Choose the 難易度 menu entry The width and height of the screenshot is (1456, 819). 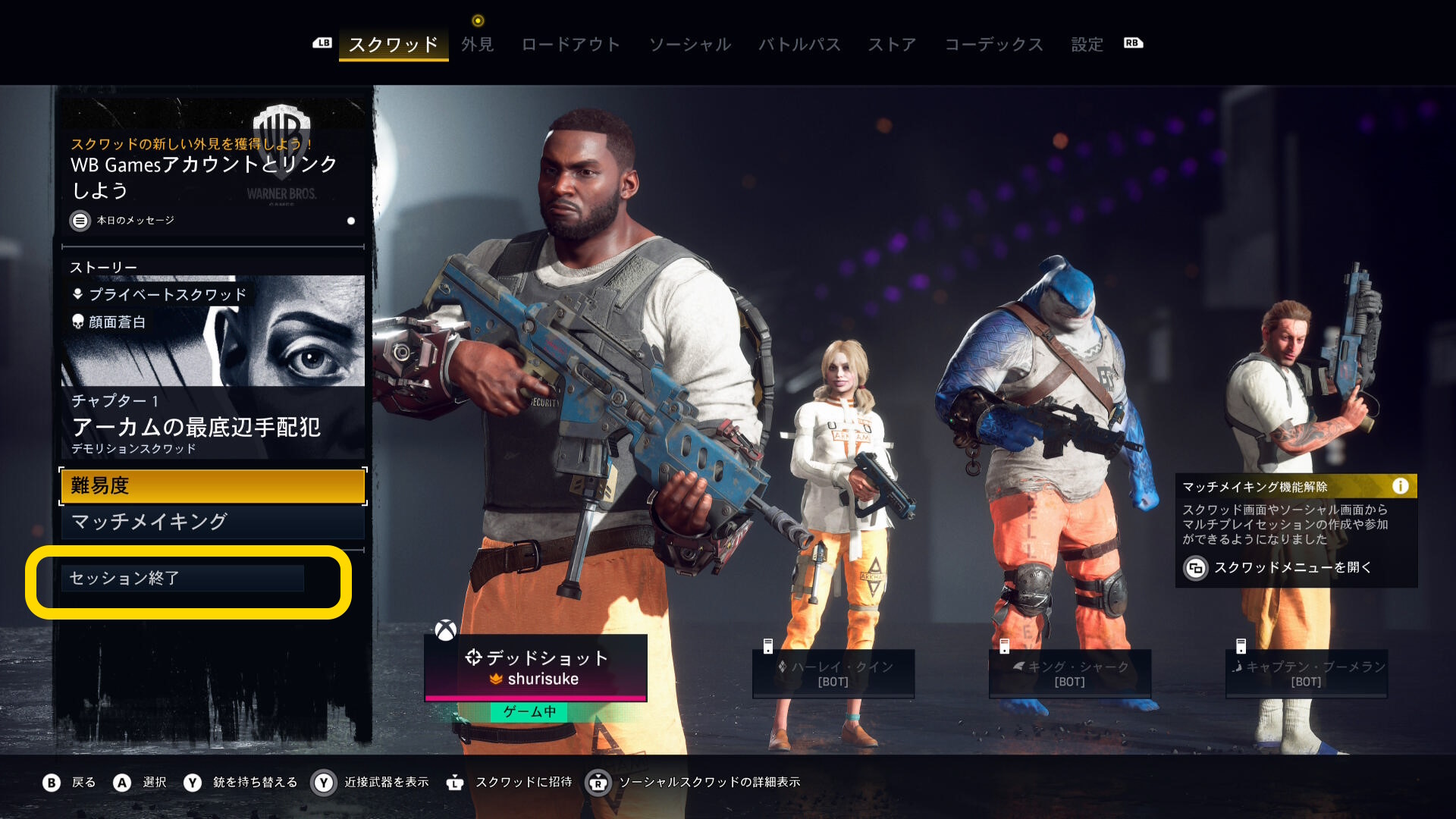212,486
